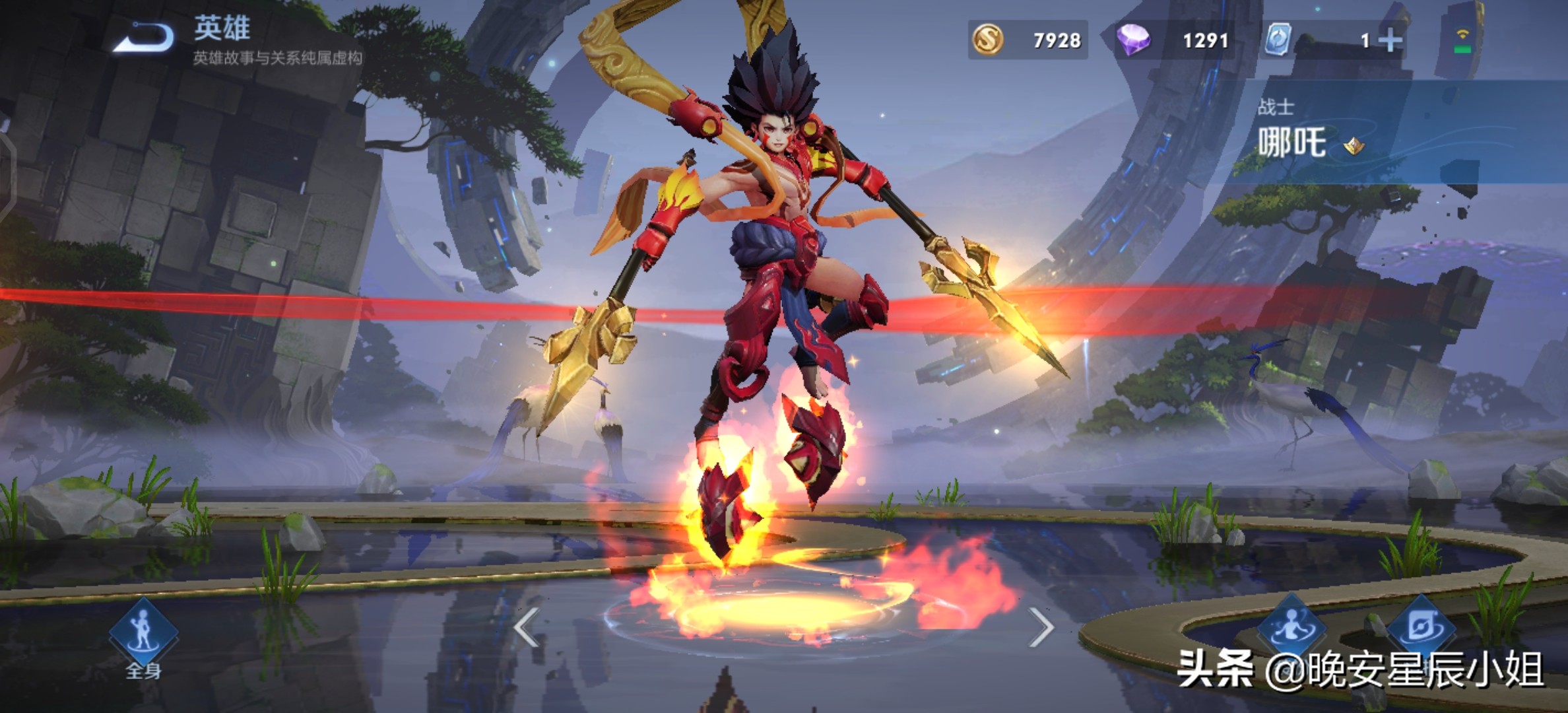The height and width of the screenshot is (713, 1568).
Task: Add more exchange cards with plus button
Action: tap(1390, 41)
